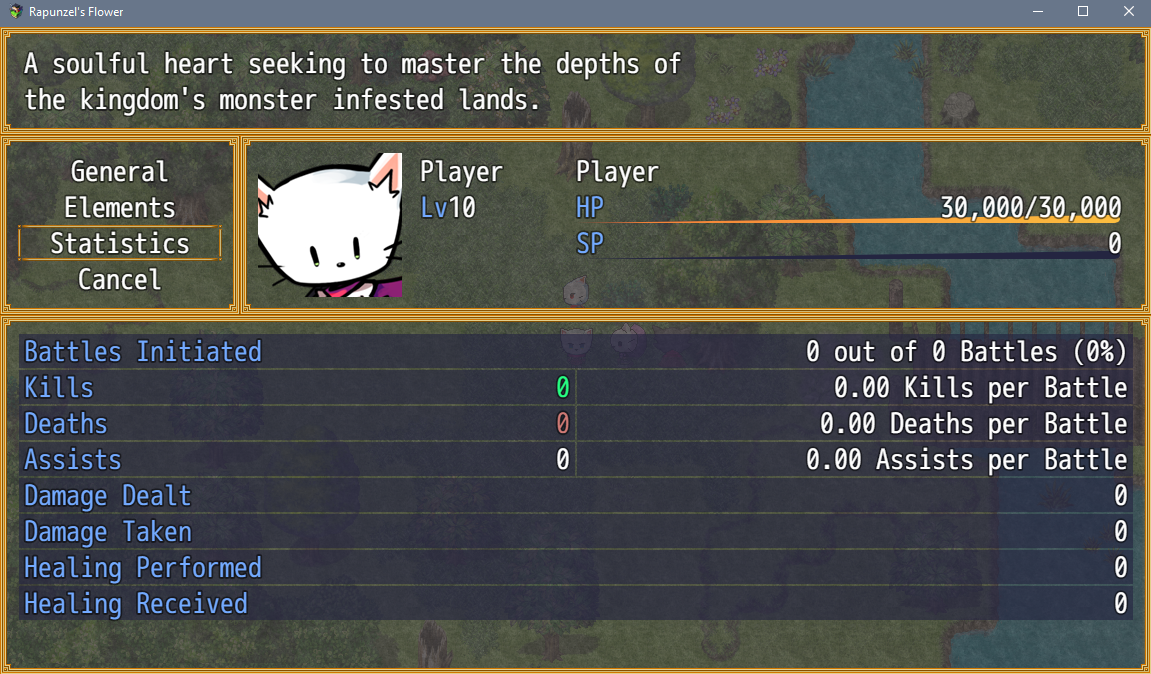The height and width of the screenshot is (674, 1151).
Task: Choose Cancel to exit the menu
Action: (x=119, y=280)
